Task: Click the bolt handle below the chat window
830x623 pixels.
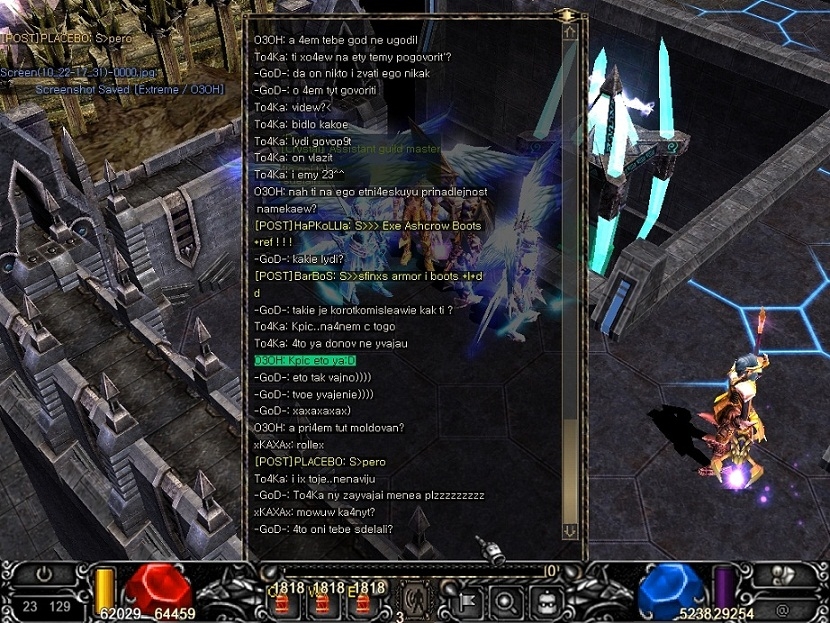Action: click(491, 550)
